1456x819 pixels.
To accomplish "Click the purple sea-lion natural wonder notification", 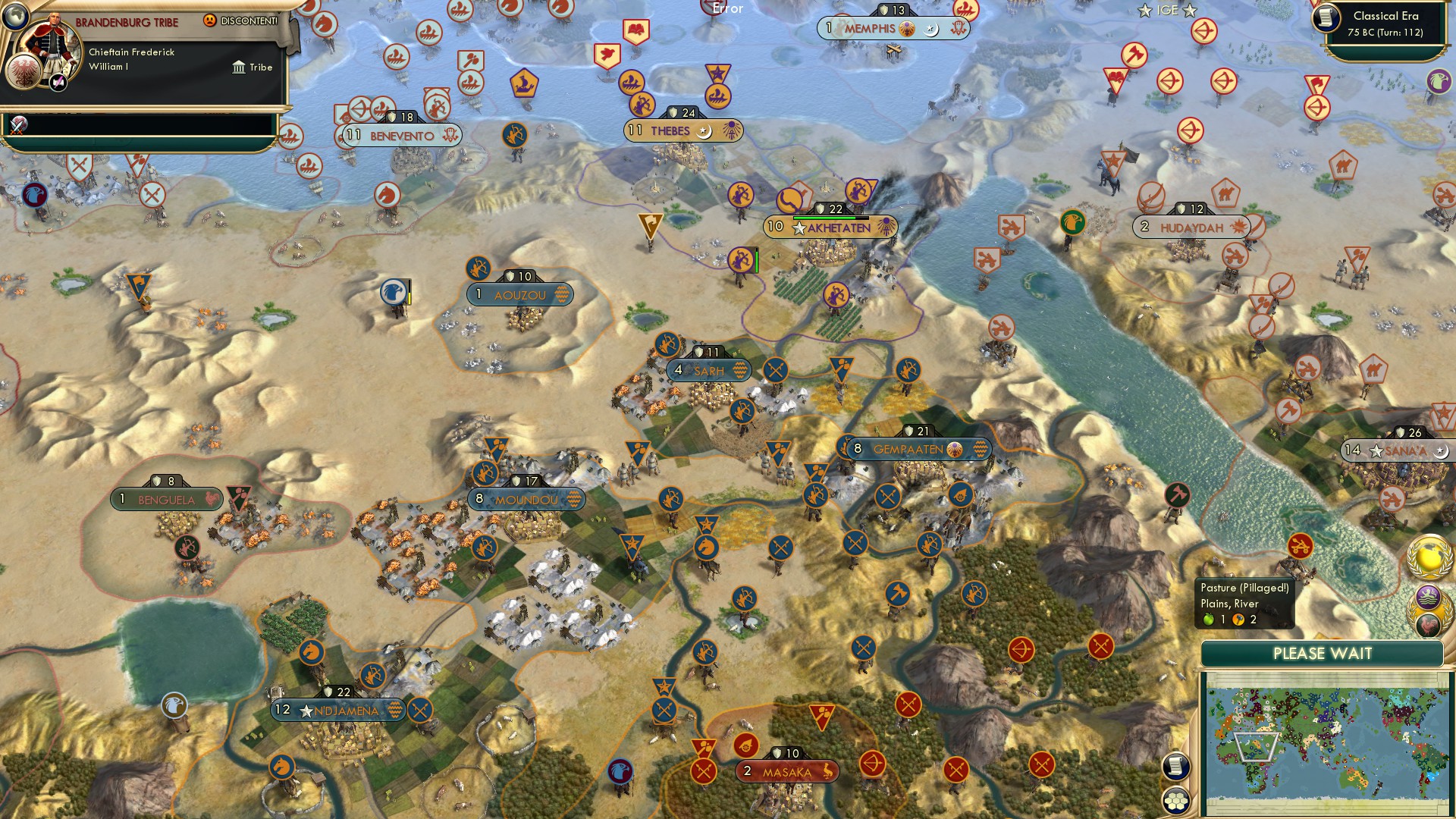I will [1428, 595].
